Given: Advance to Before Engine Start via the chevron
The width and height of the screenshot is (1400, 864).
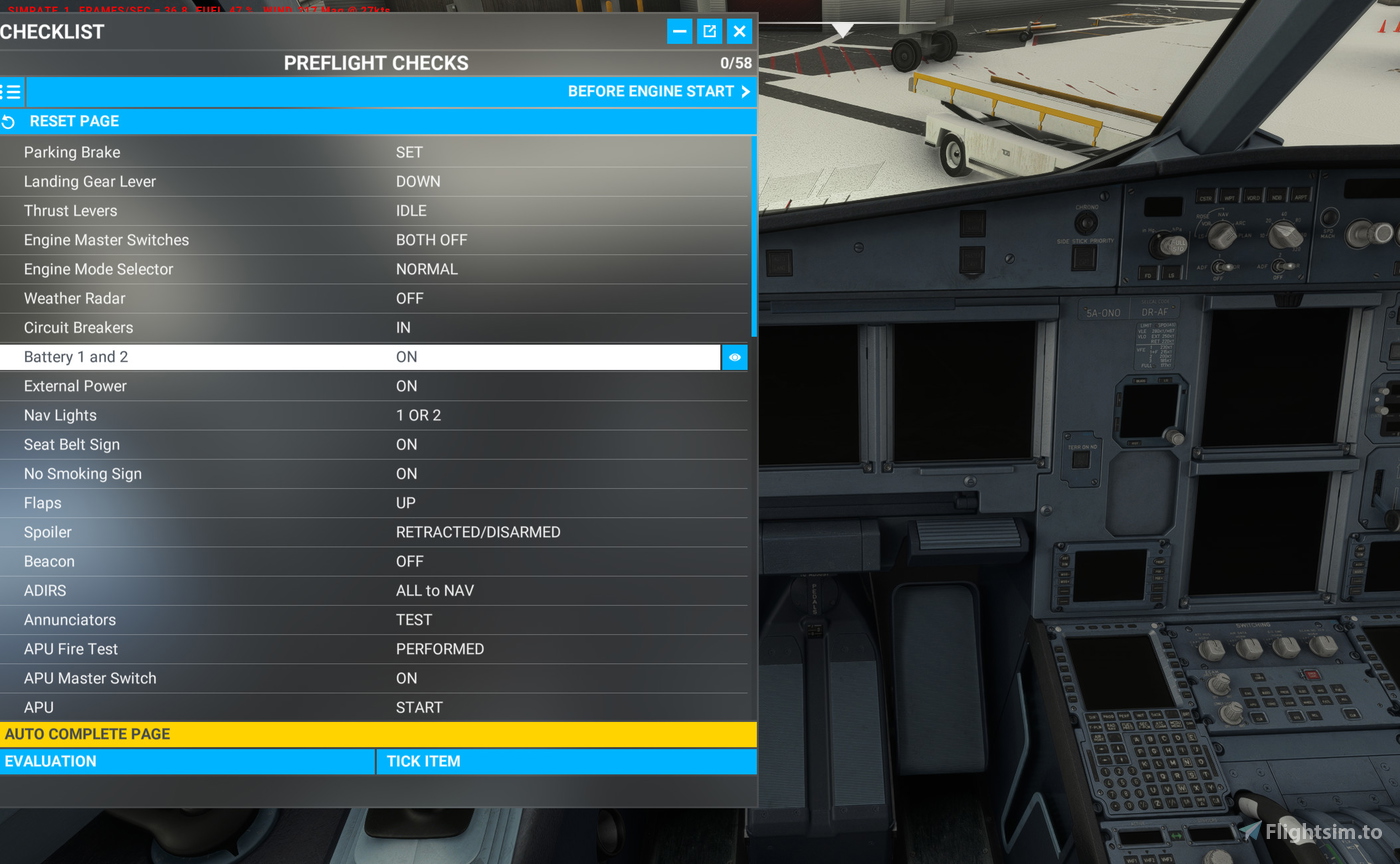Looking at the screenshot, I should point(744,91).
